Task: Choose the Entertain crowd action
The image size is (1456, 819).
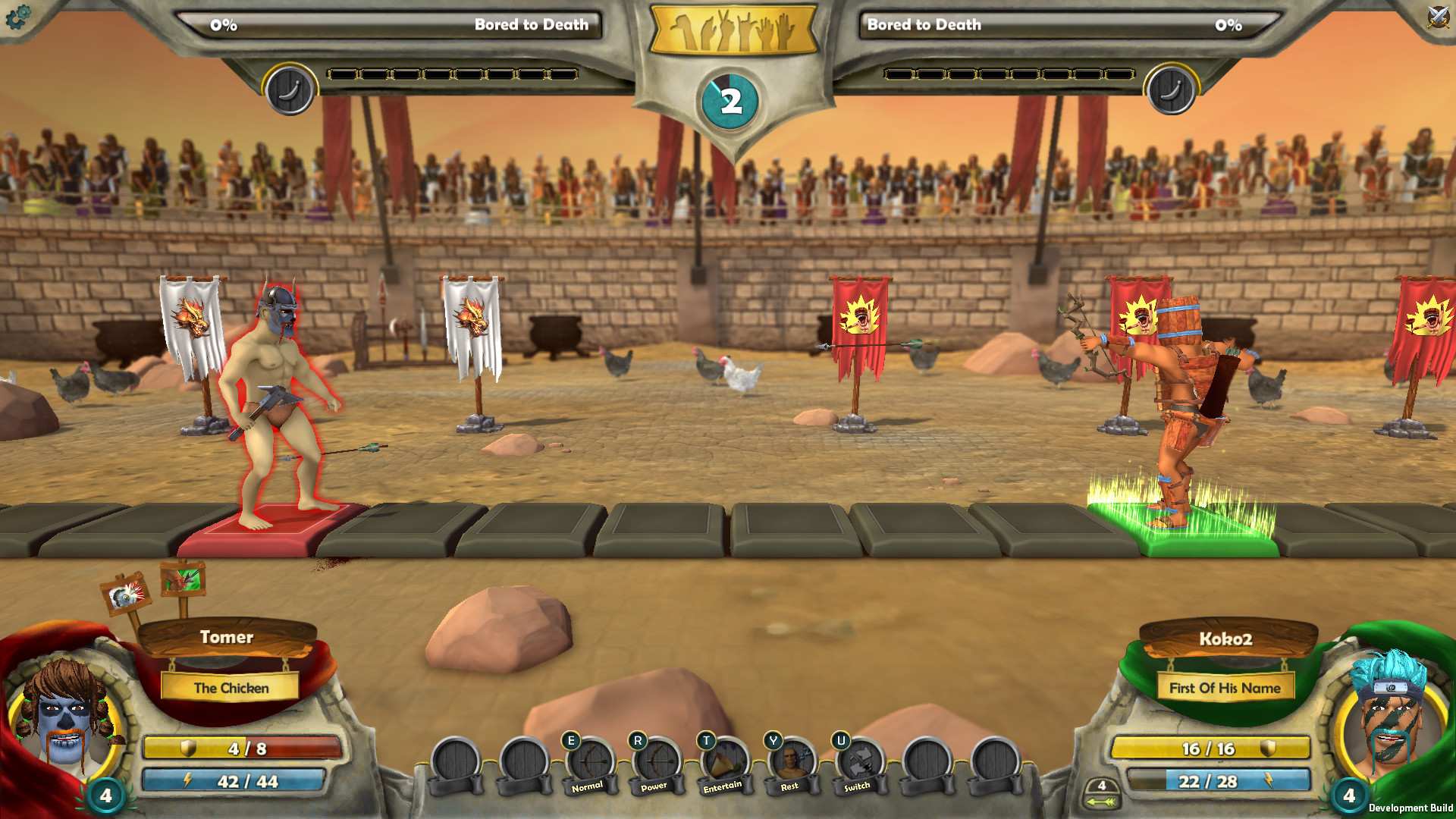Action: tap(720, 762)
